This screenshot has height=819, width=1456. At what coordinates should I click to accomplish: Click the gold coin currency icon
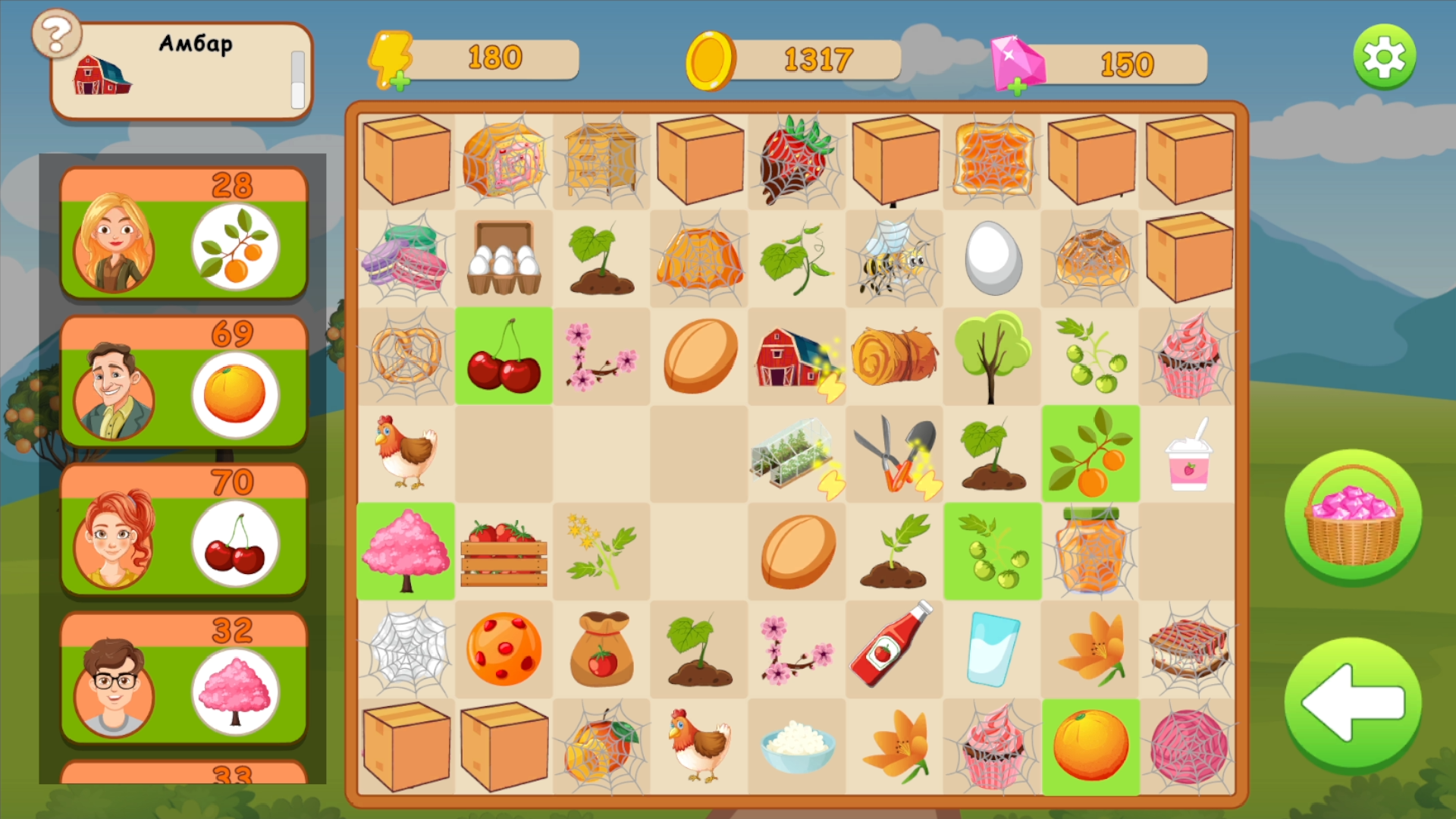[711, 61]
